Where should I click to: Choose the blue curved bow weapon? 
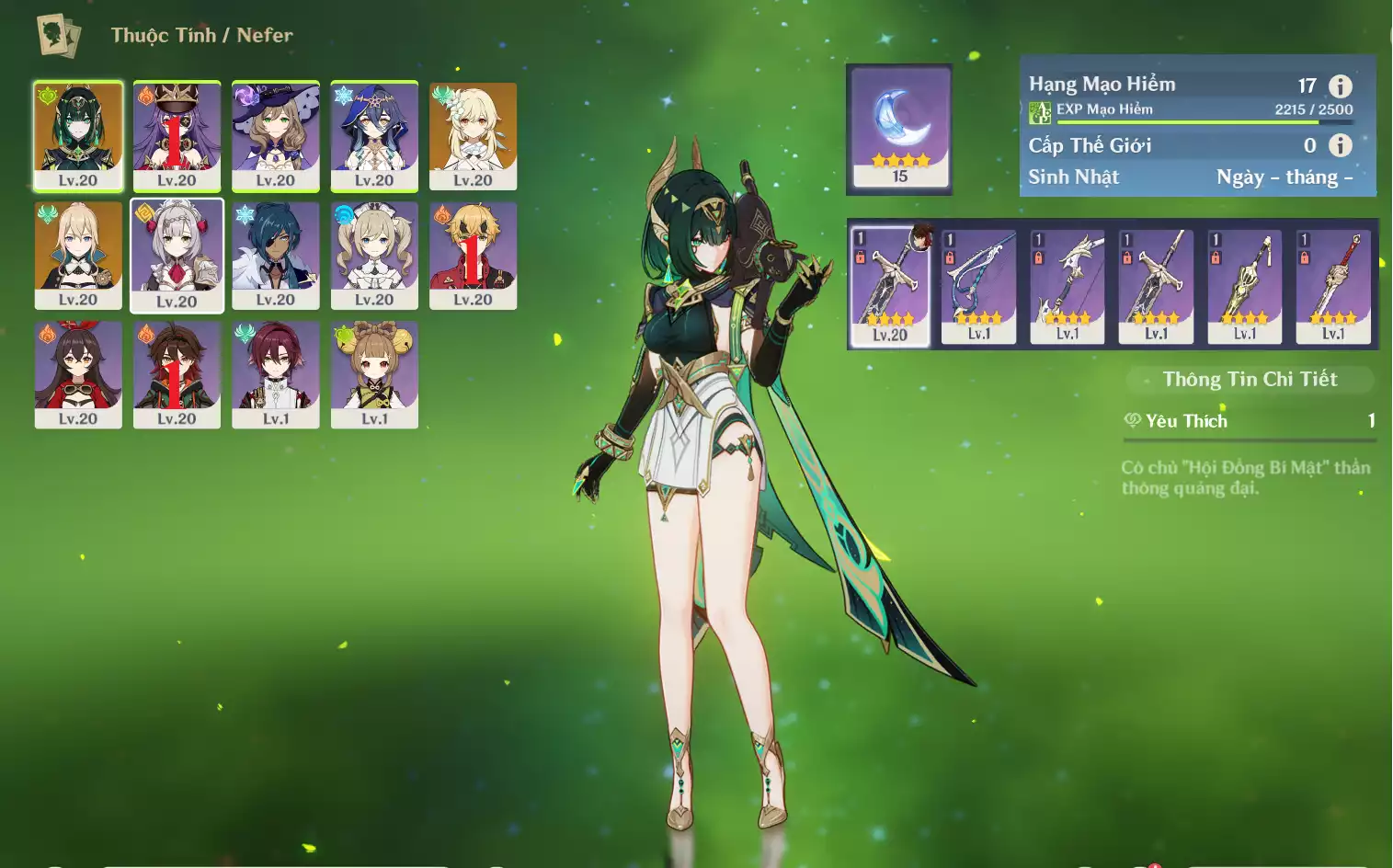(x=979, y=286)
